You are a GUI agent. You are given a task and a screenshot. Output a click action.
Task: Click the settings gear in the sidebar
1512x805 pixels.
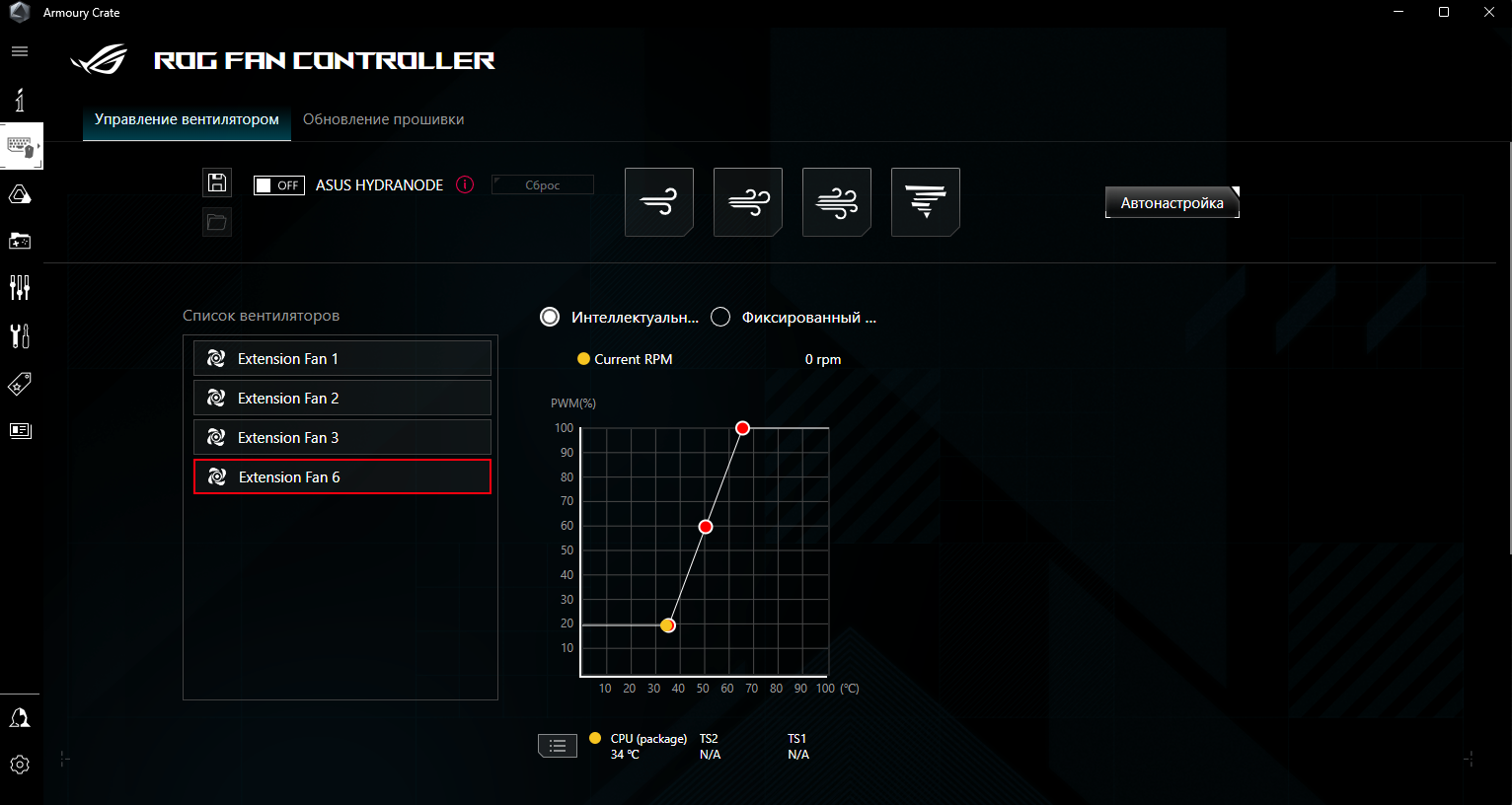pyautogui.click(x=20, y=764)
